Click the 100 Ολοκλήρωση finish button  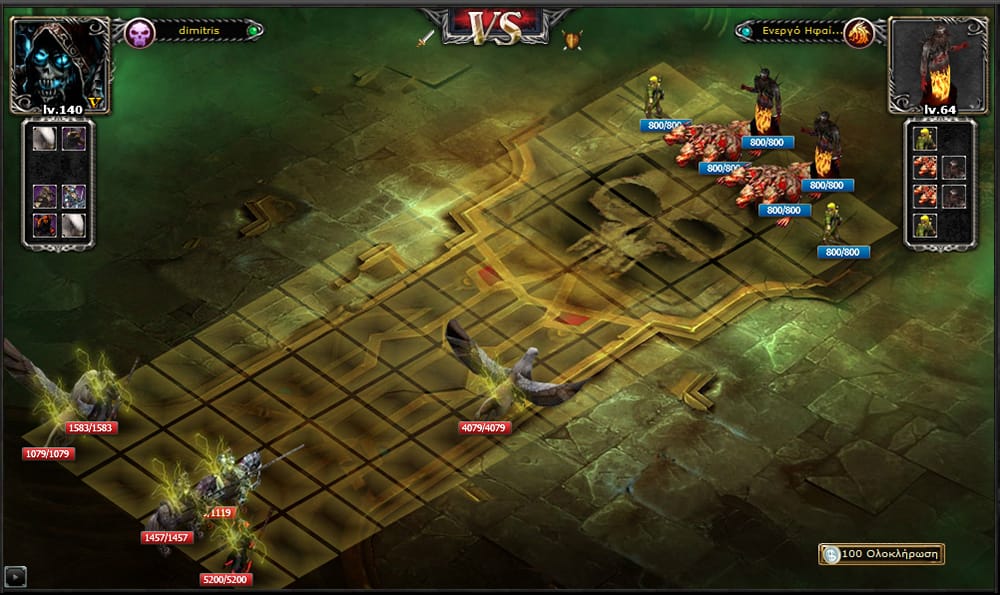coord(881,554)
